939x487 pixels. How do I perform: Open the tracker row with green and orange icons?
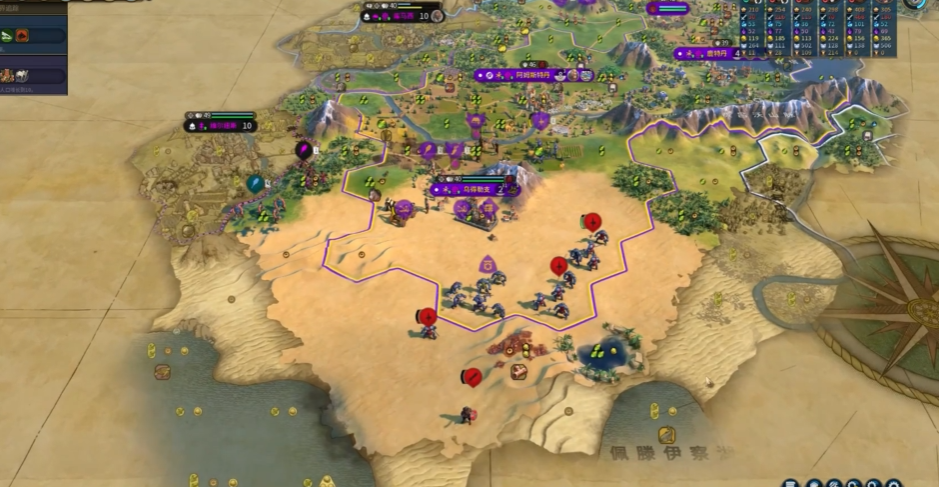(33, 37)
